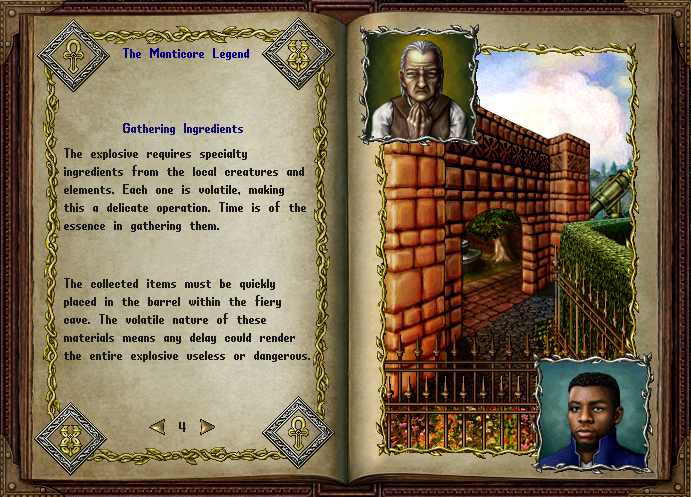Go to the previous journal page

(x=157, y=427)
